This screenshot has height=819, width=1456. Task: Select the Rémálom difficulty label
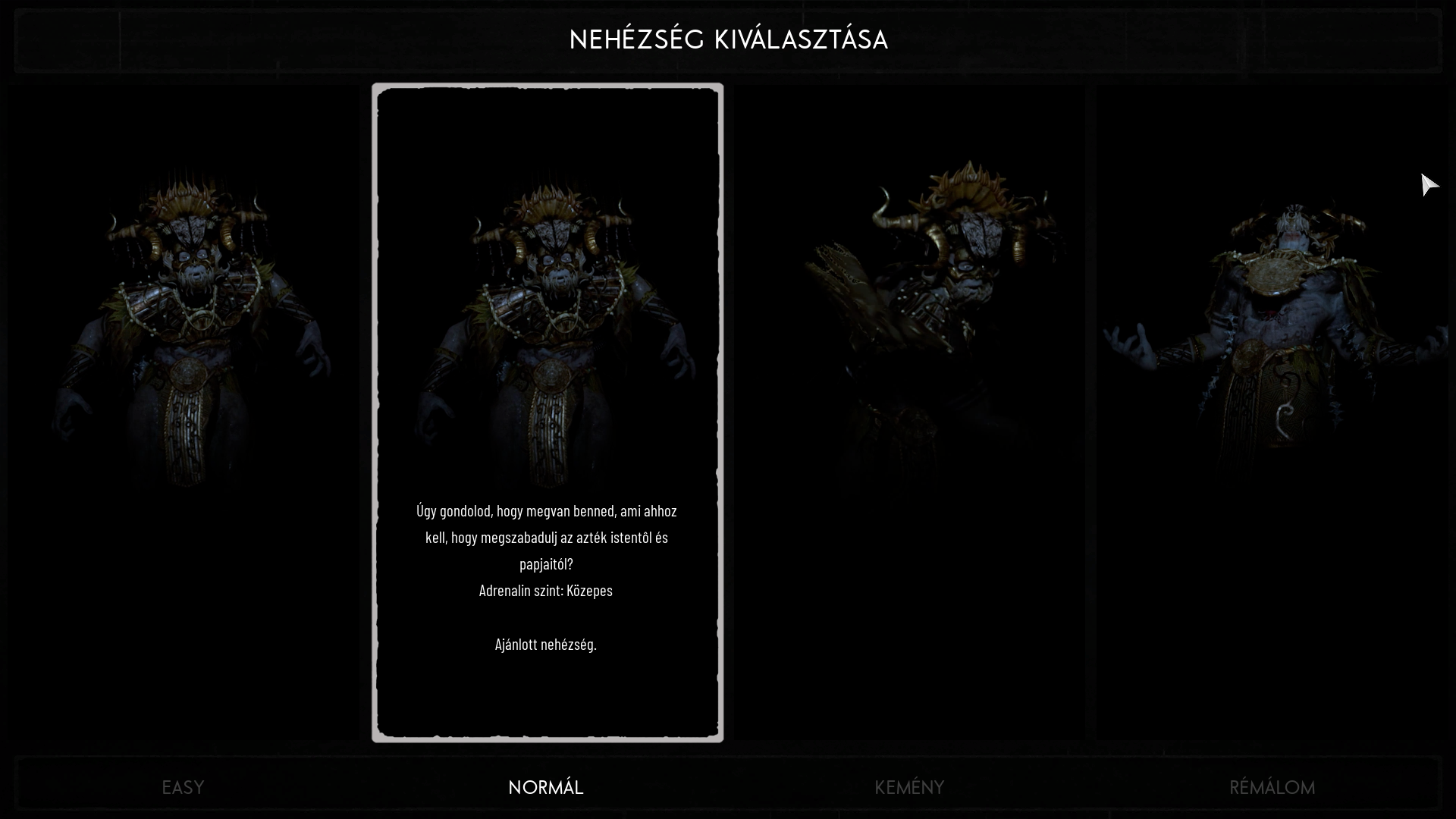[x=1272, y=787]
